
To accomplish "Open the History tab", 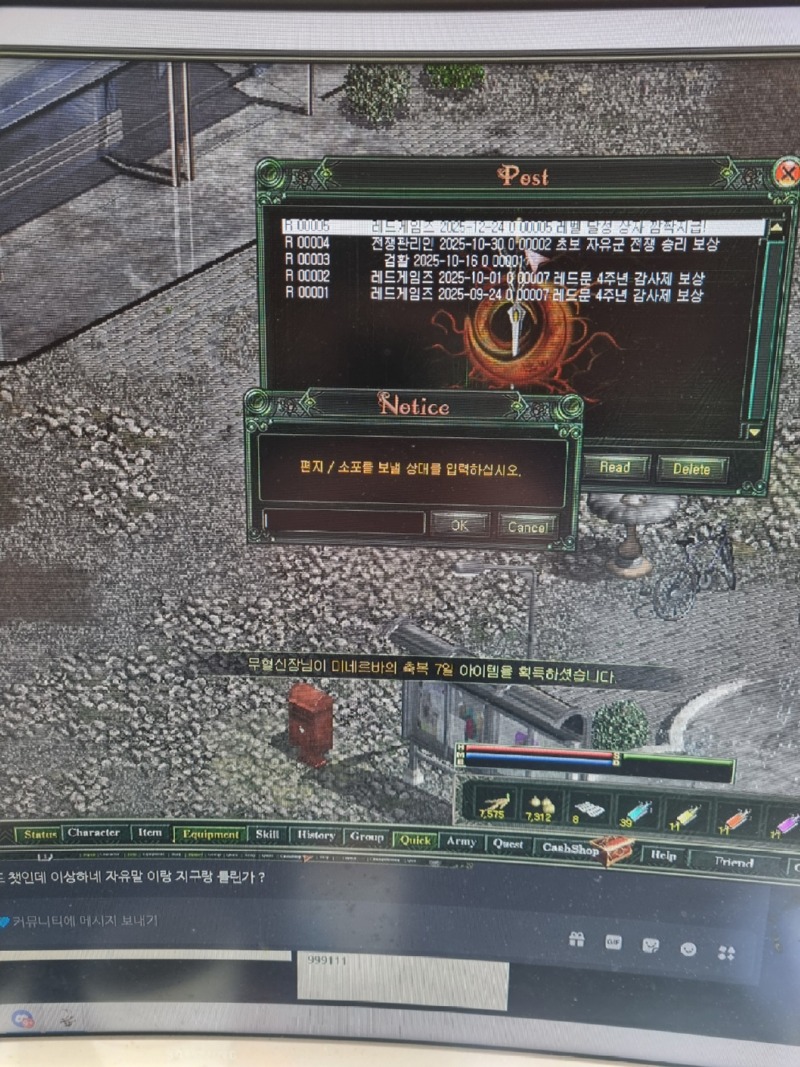I will [x=315, y=836].
